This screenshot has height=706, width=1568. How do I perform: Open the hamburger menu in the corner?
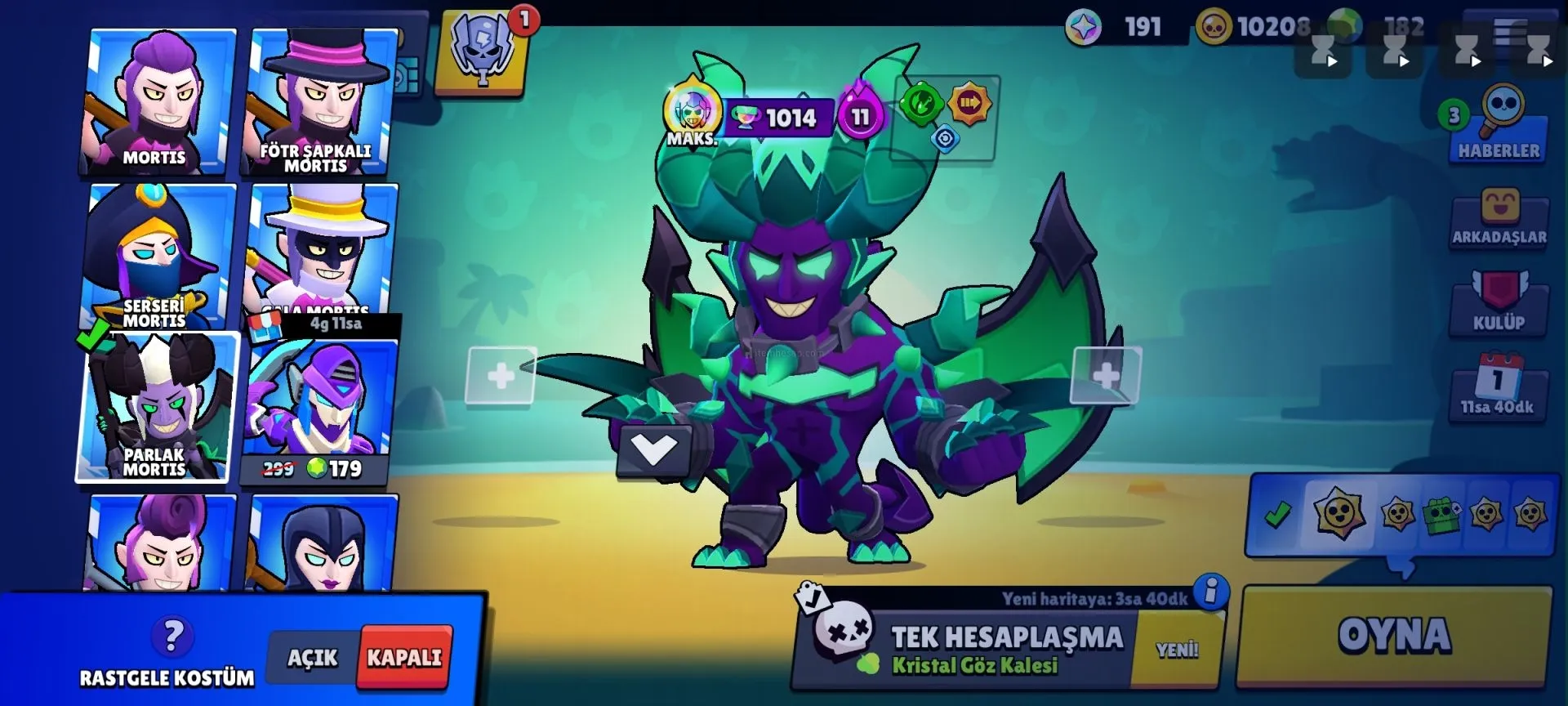pyautogui.click(x=1509, y=33)
